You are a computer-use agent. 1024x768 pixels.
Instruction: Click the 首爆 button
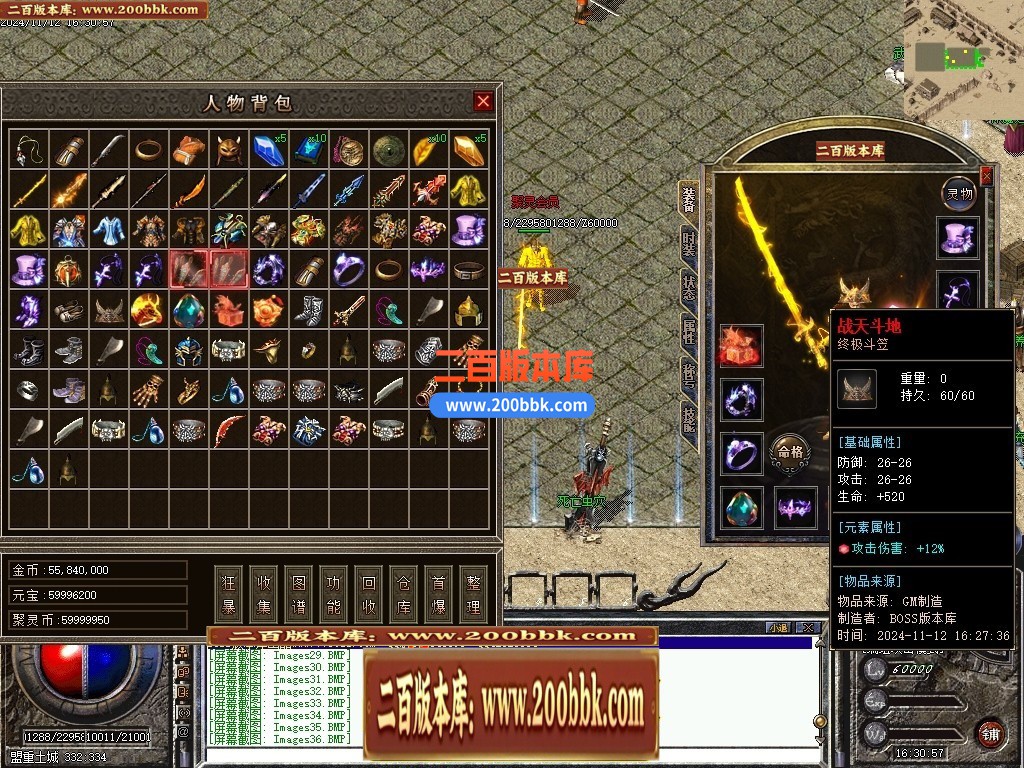pos(438,593)
